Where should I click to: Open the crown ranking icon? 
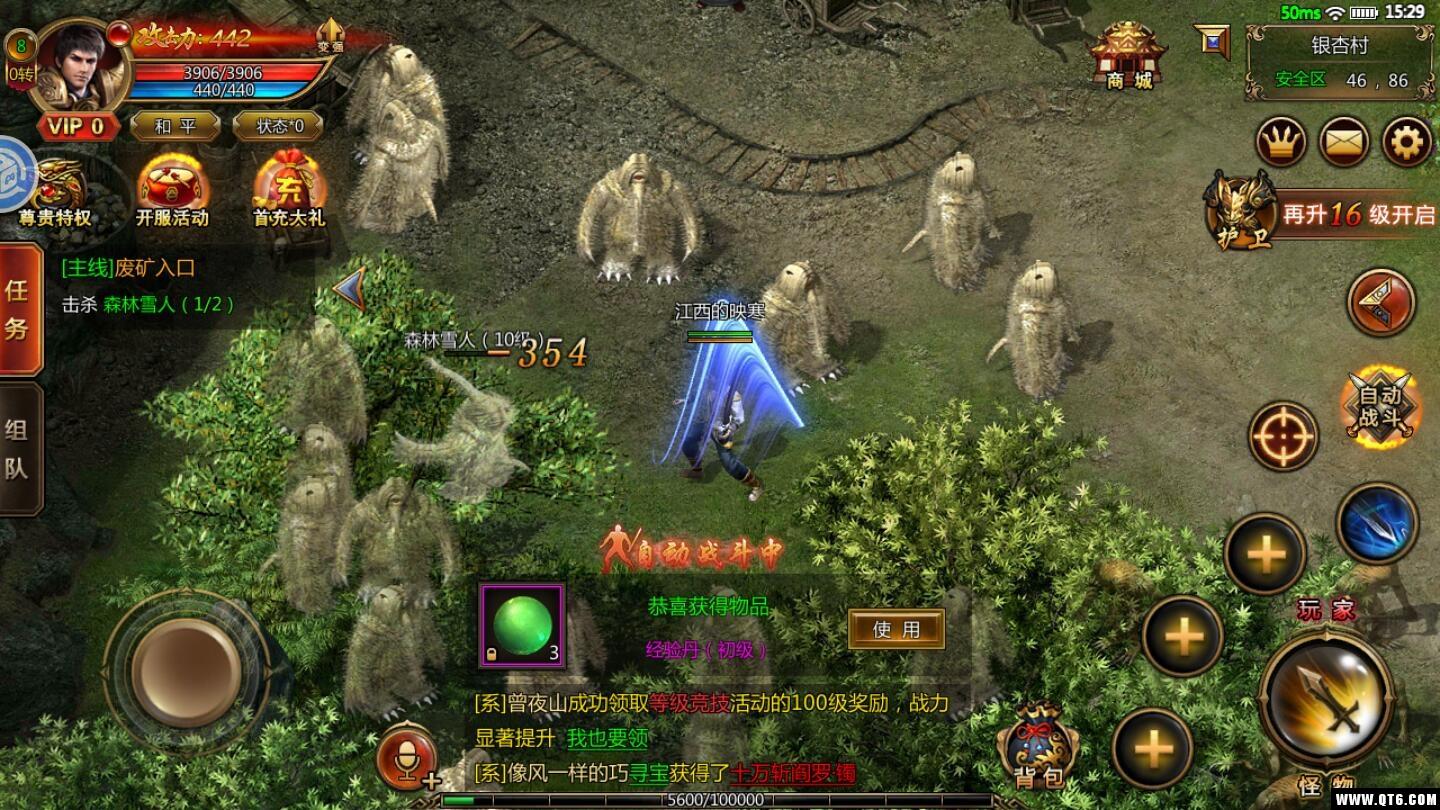1281,143
